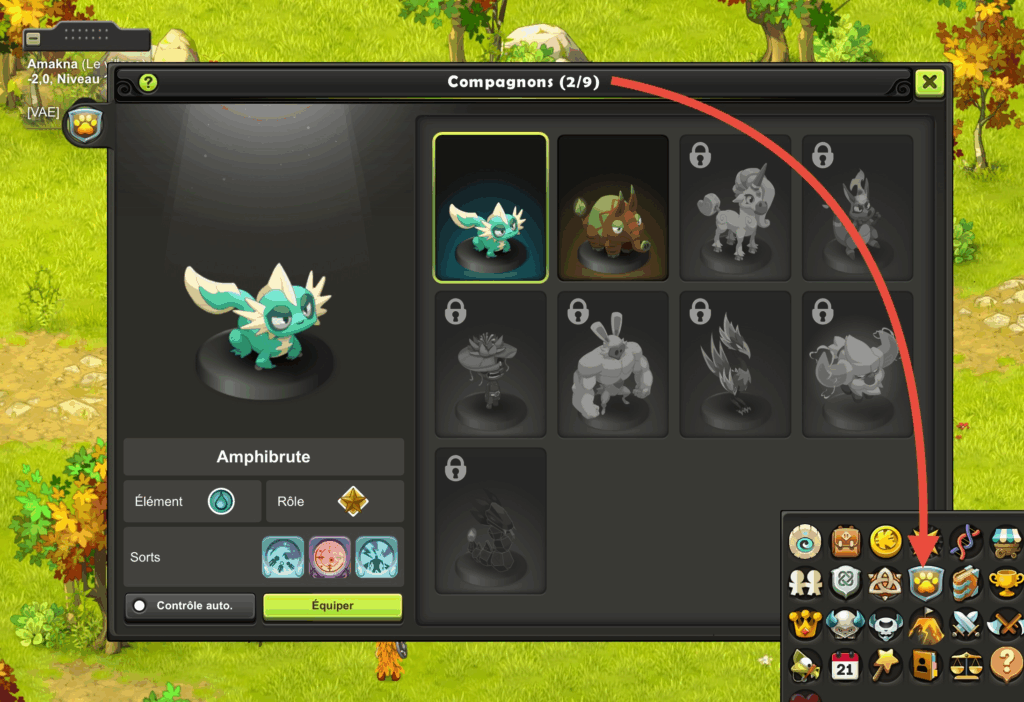Open the paw shield companions menu icon

[x=926, y=582]
